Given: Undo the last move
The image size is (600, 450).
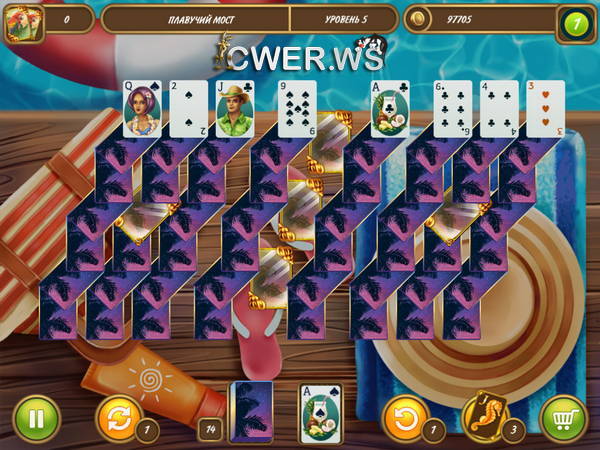Looking at the screenshot, I should pyautogui.click(x=405, y=417).
